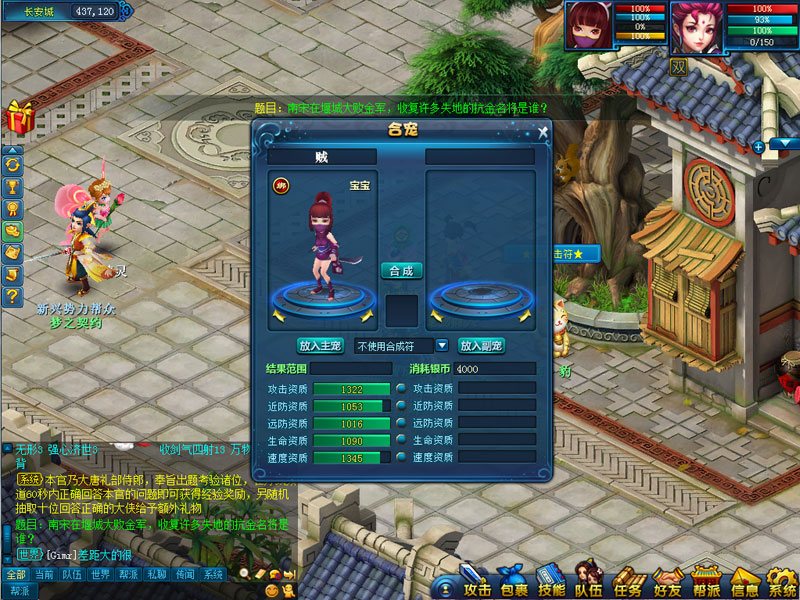Open the gold ingot sidebar icon
Image resolution: width=800 pixels, height=600 pixels.
click(x=13, y=230)
